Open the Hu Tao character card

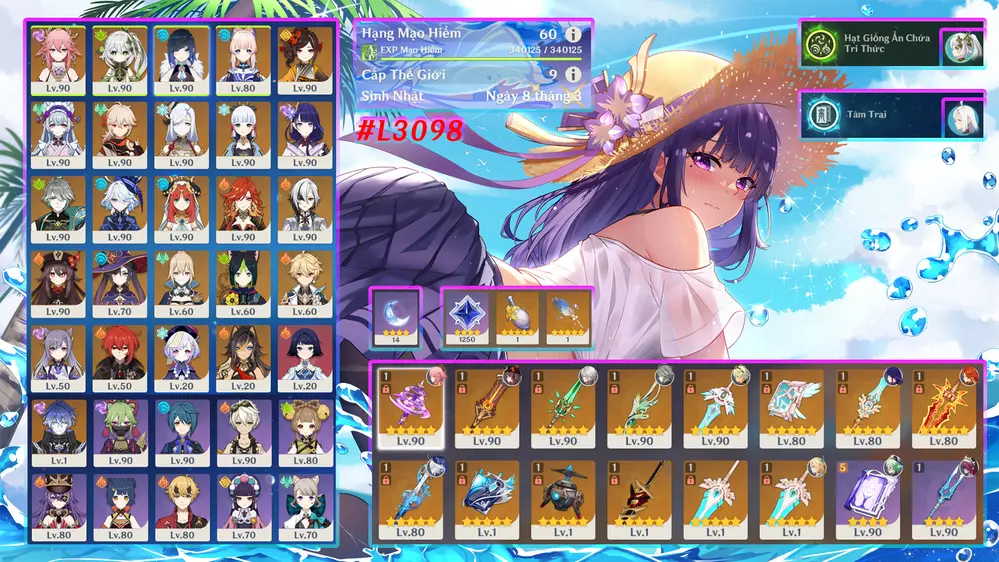coord(57,283)
